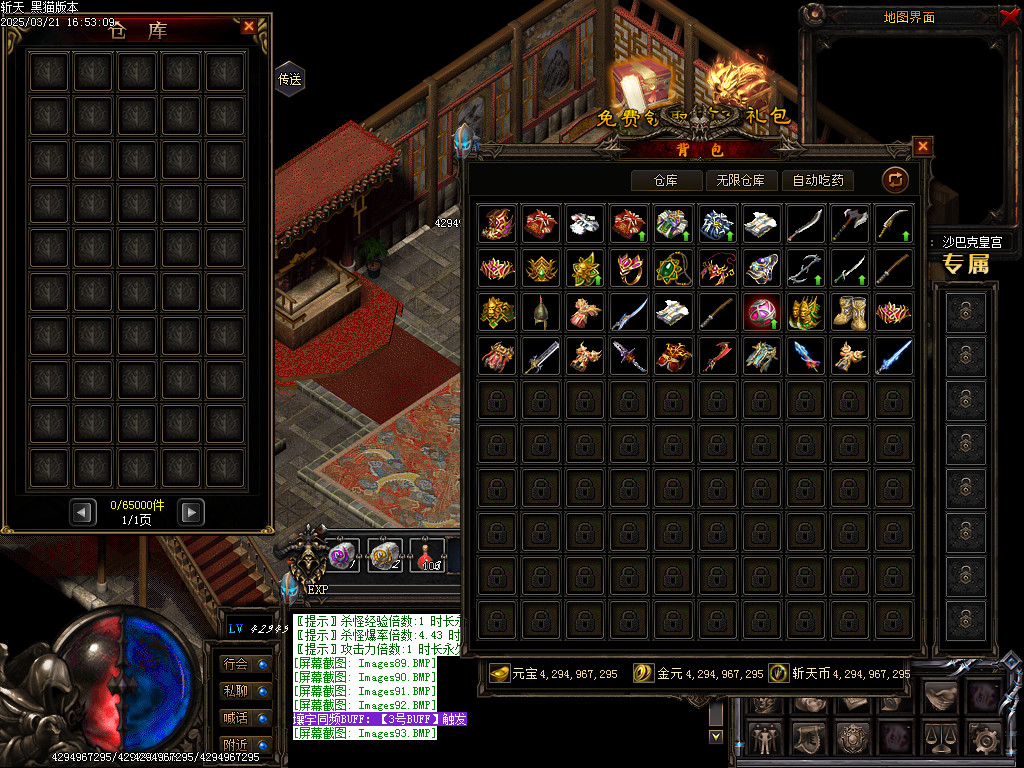Close the map panel with red X
The width and height of the screenshot is (1024, 768).
pos(1008,15)
